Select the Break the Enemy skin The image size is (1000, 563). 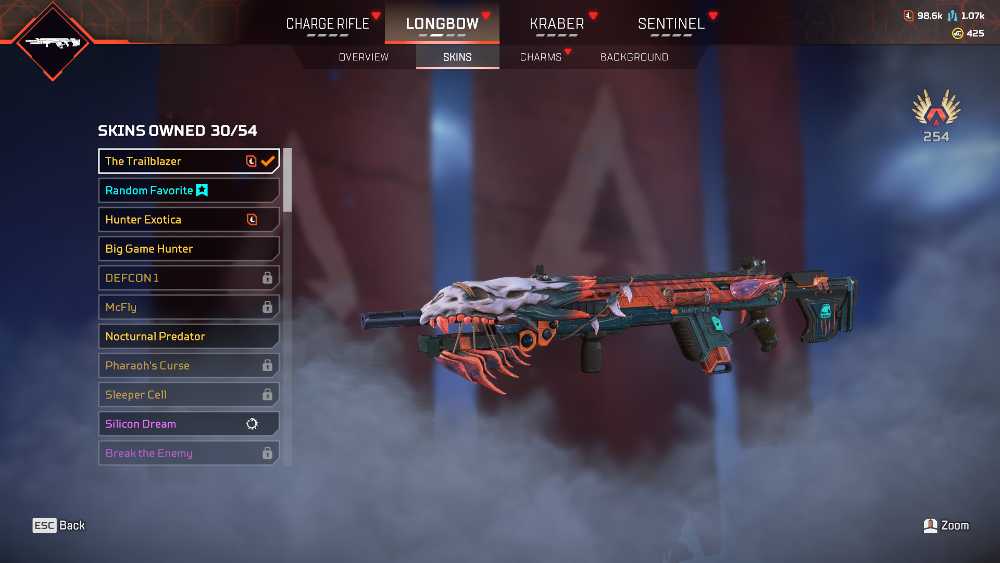tap(188, 453)
